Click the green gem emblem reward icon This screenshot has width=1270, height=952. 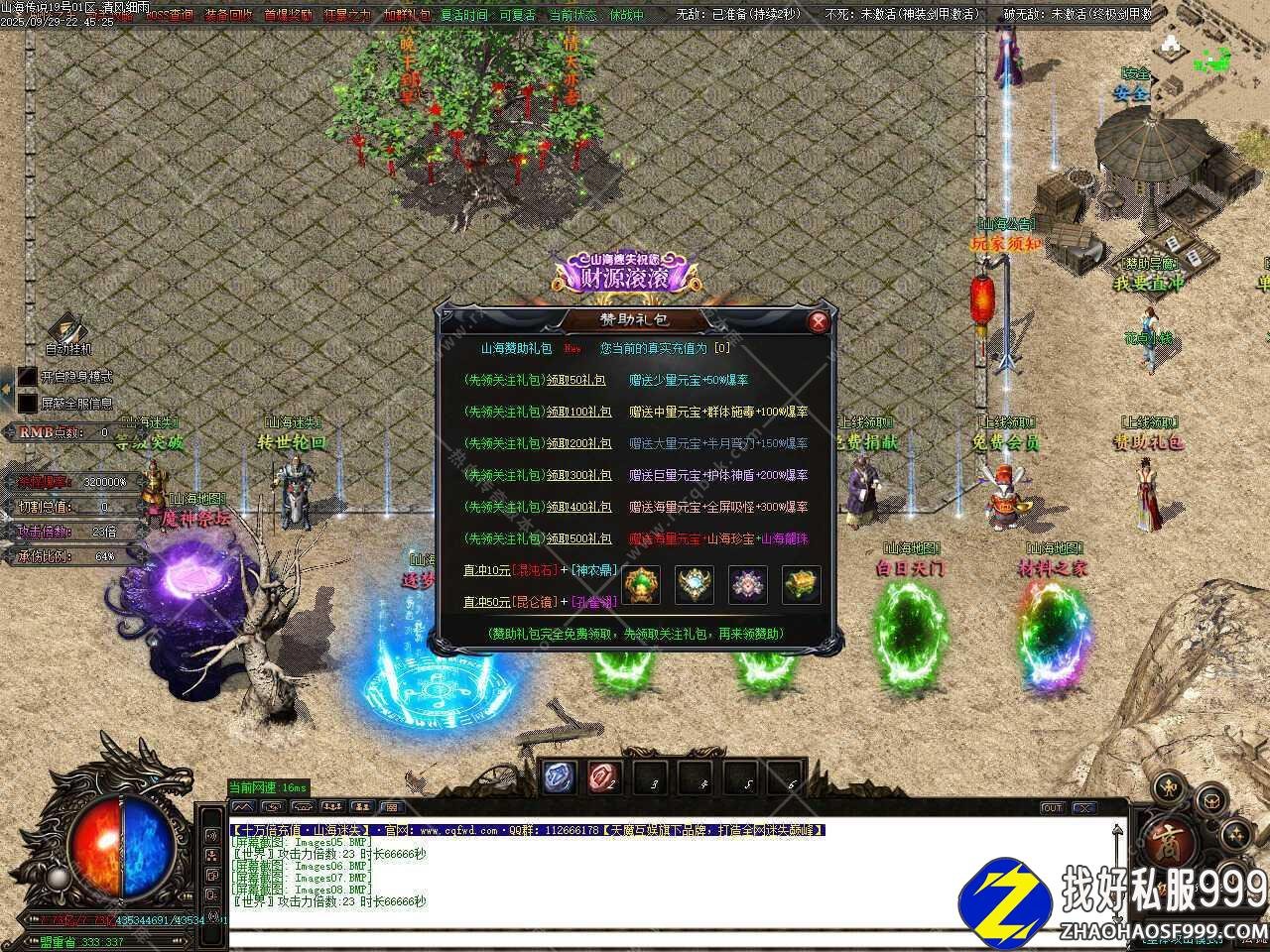641,585
